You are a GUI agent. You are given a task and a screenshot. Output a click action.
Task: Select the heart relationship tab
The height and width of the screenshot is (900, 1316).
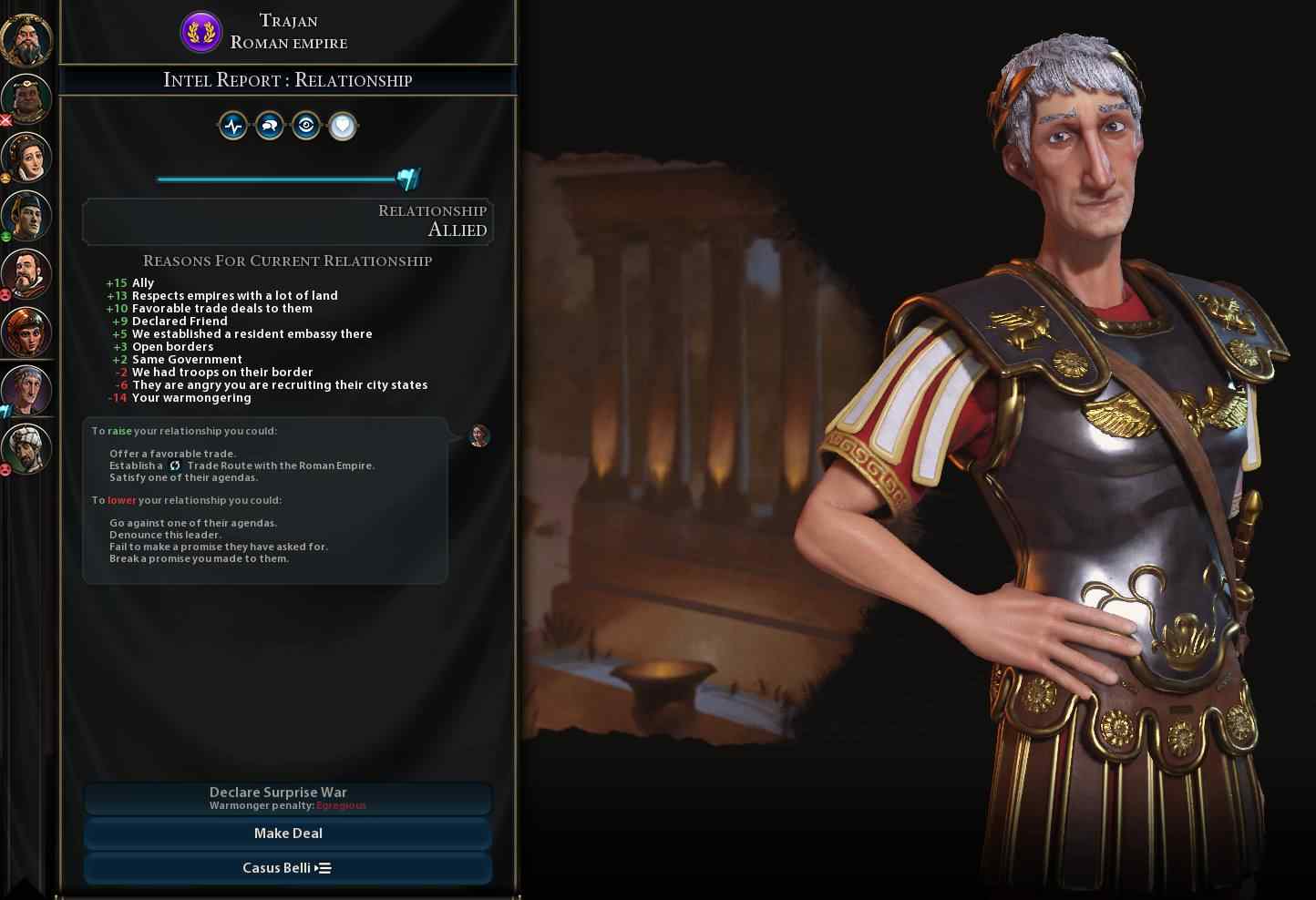(343, 125)
